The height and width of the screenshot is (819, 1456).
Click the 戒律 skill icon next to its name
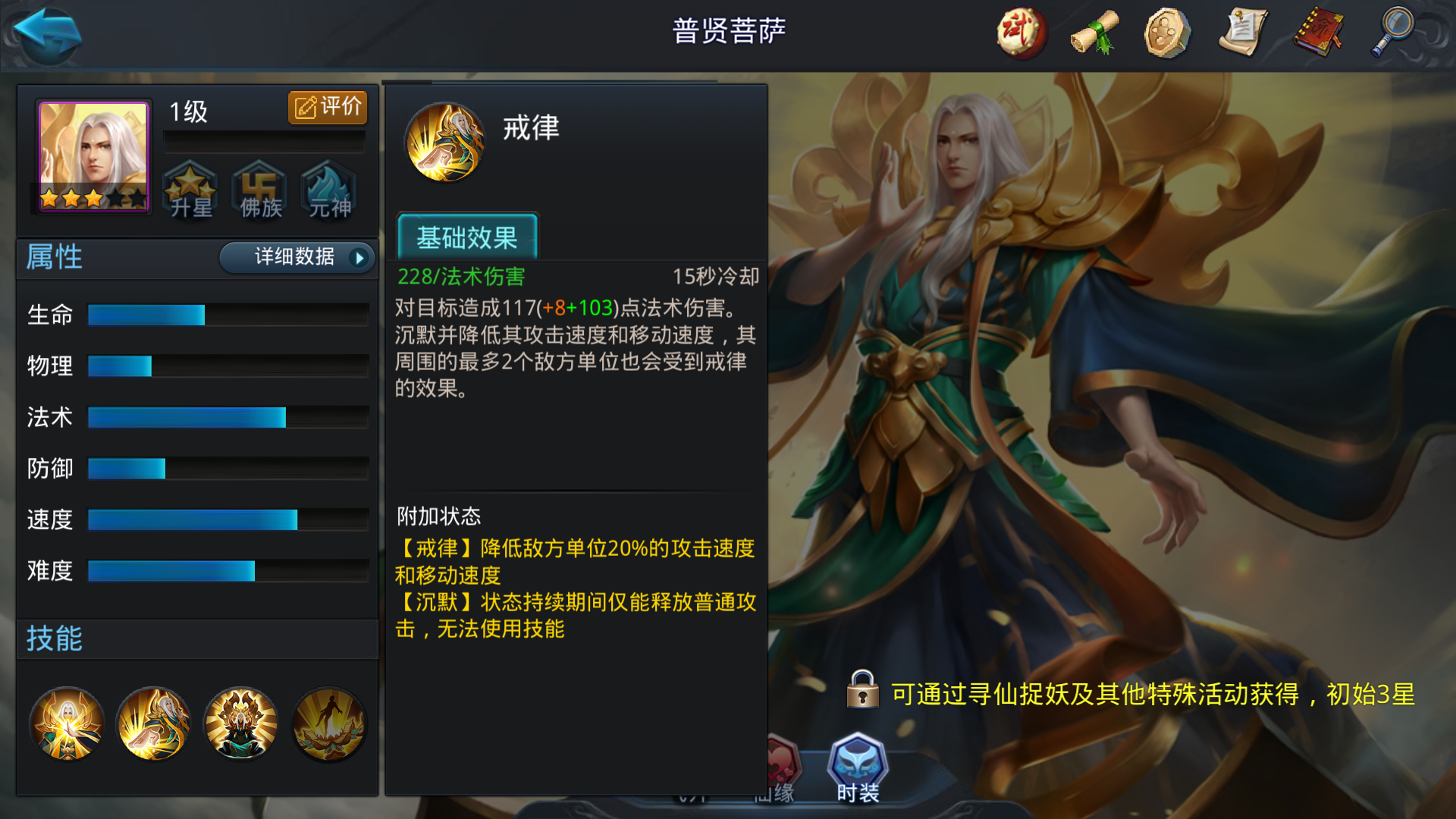(446, 142)
